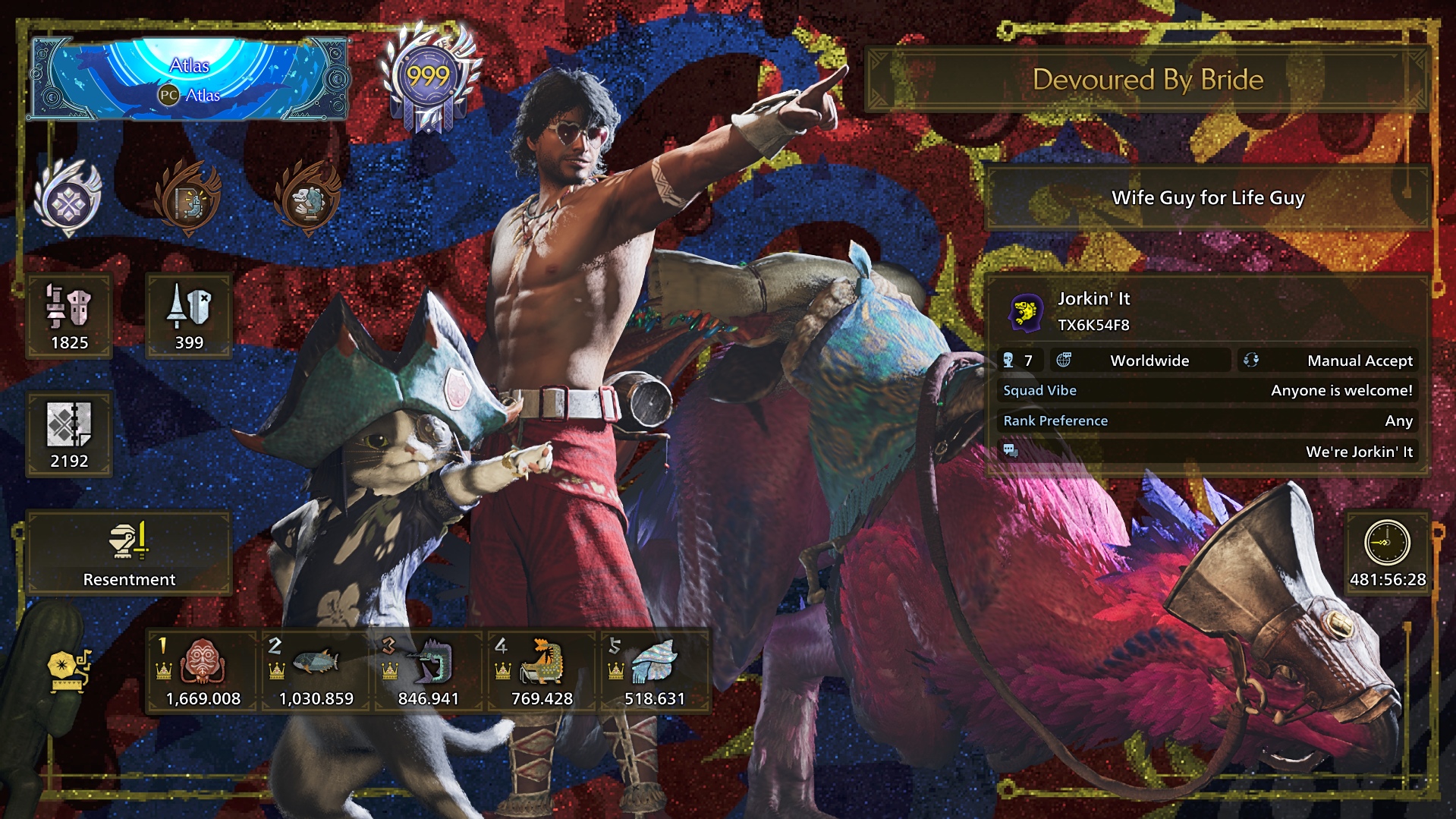
Task: Select the Rank Preference row
Action: tap(1207, 421)
